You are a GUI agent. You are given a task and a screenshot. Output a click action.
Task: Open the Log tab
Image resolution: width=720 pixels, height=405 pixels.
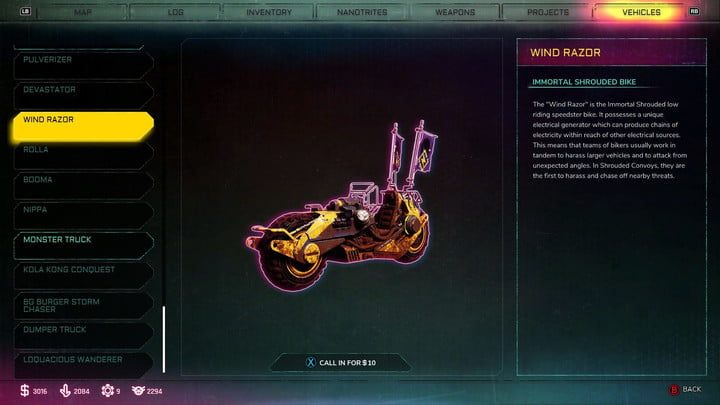(x=176, y=13)
